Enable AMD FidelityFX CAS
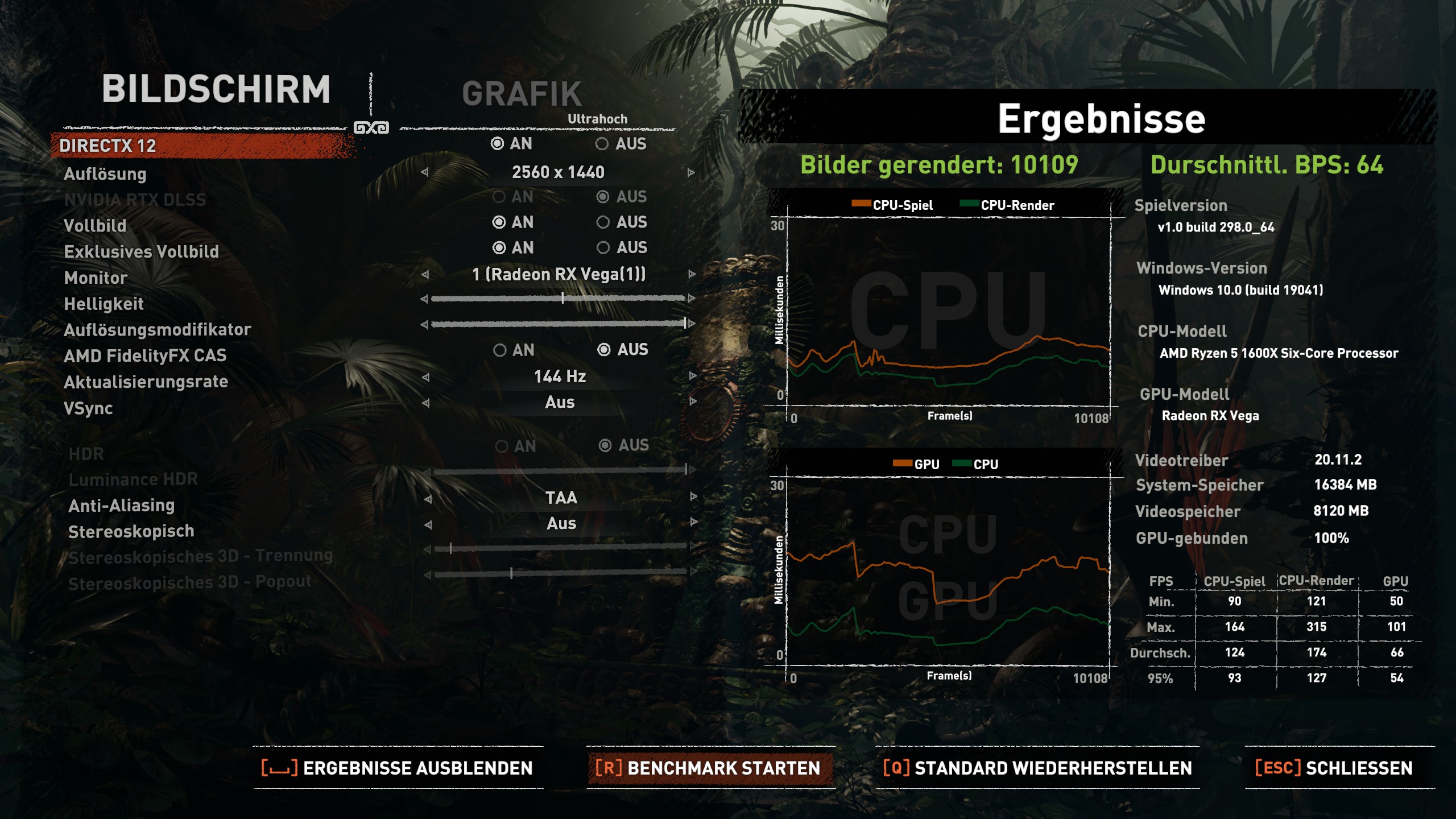Image resolution: width=1456 pixels, height=819 pixels. click(501, 350)
